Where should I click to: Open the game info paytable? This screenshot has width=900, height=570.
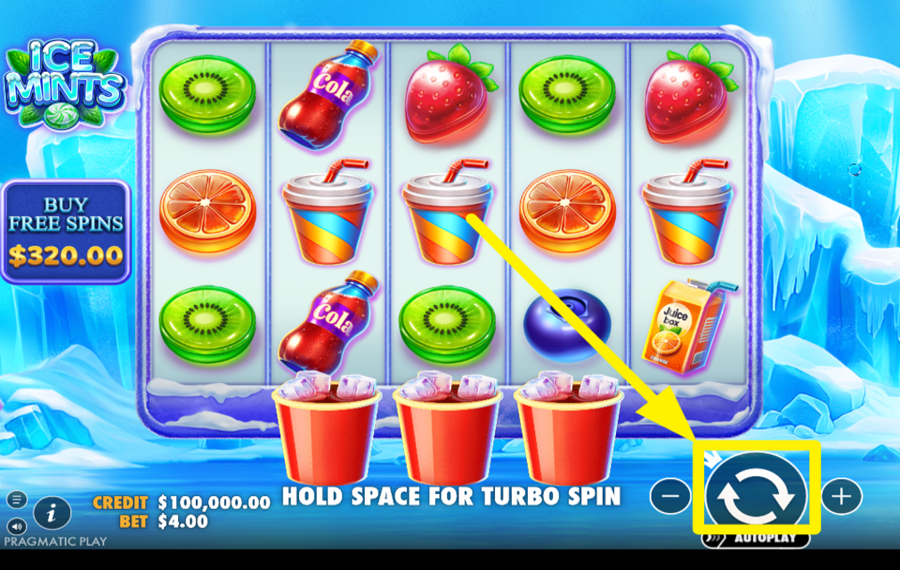tap(52, 513)
